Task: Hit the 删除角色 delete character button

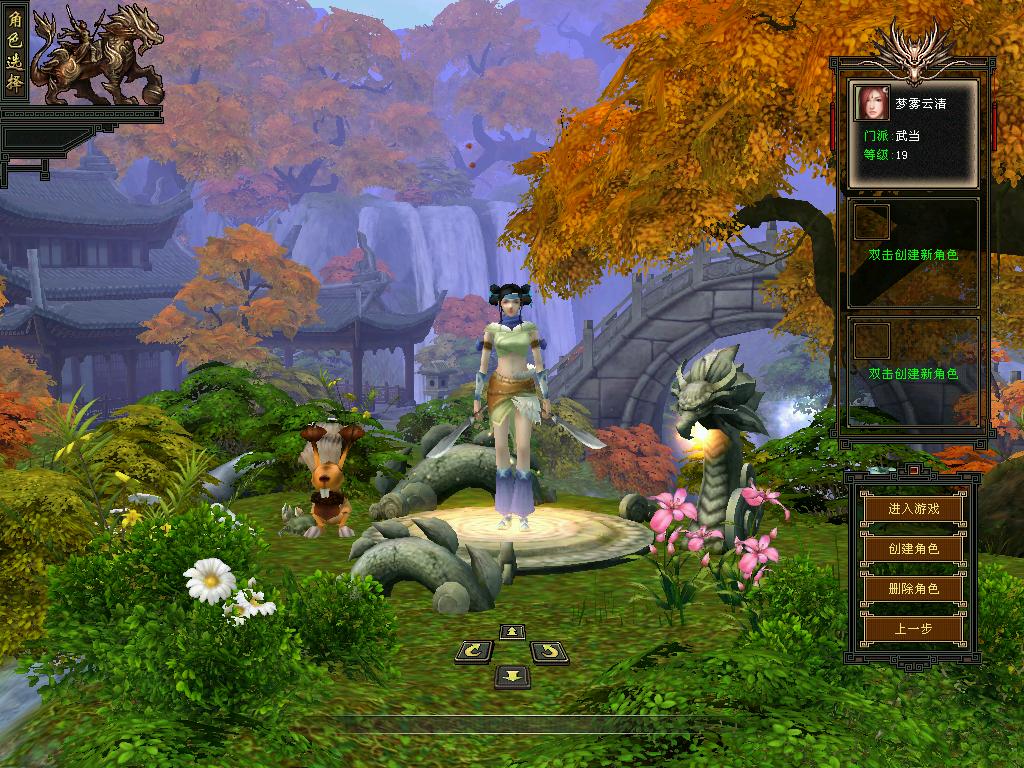Action: (x=913, y=589)
